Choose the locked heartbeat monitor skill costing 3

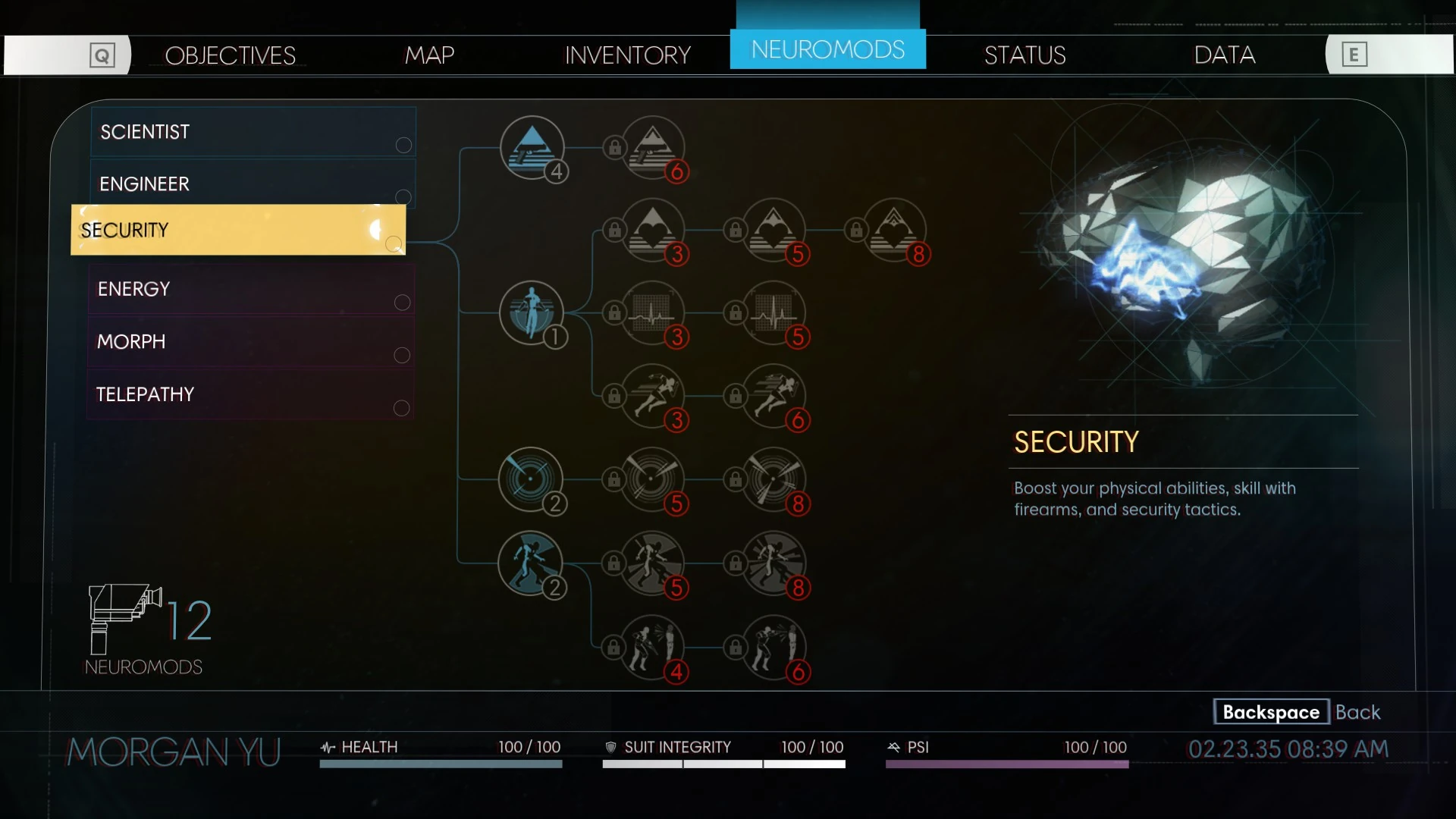652,312
